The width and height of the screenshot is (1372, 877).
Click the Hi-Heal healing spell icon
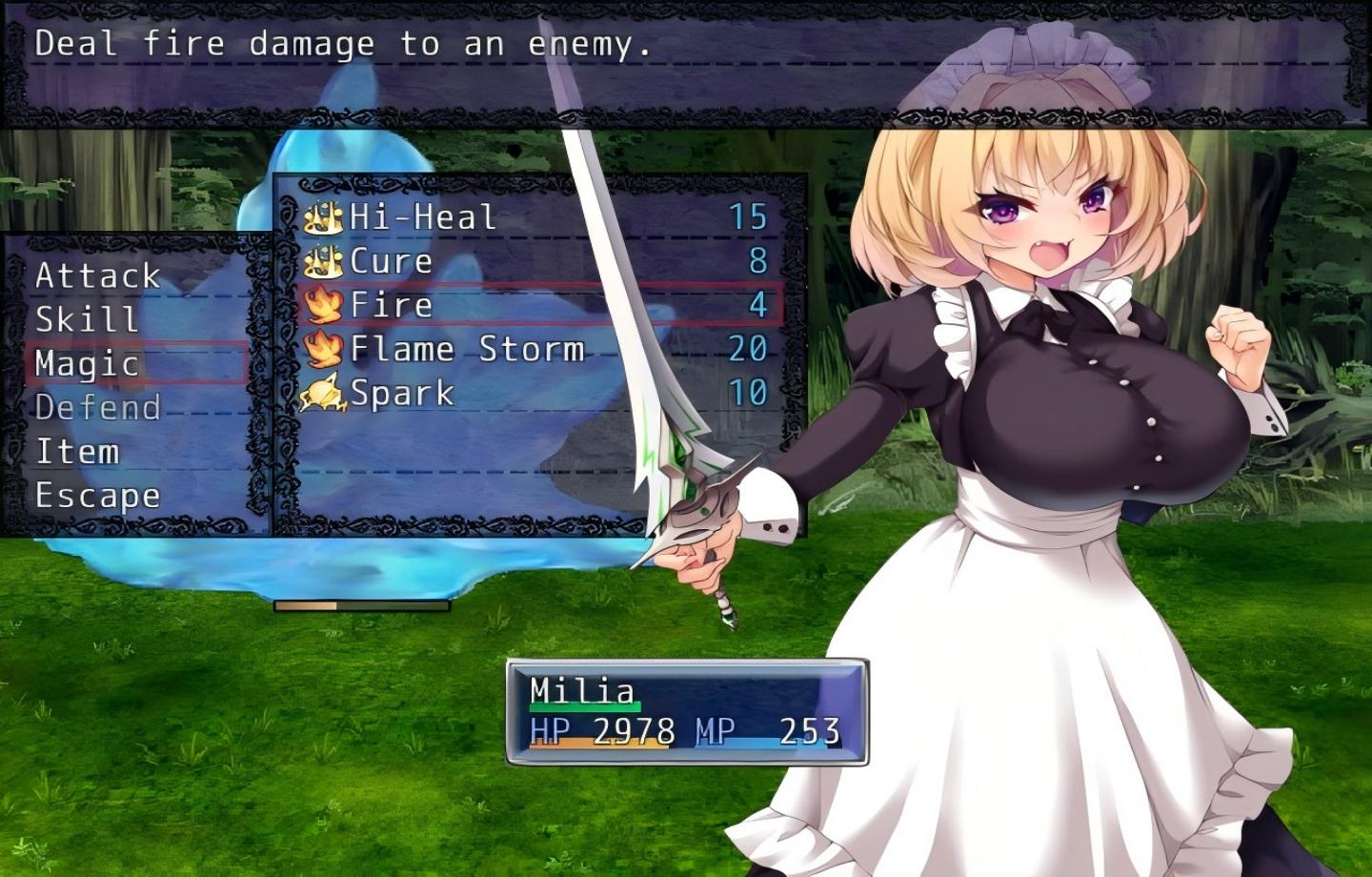click(324, 217)
